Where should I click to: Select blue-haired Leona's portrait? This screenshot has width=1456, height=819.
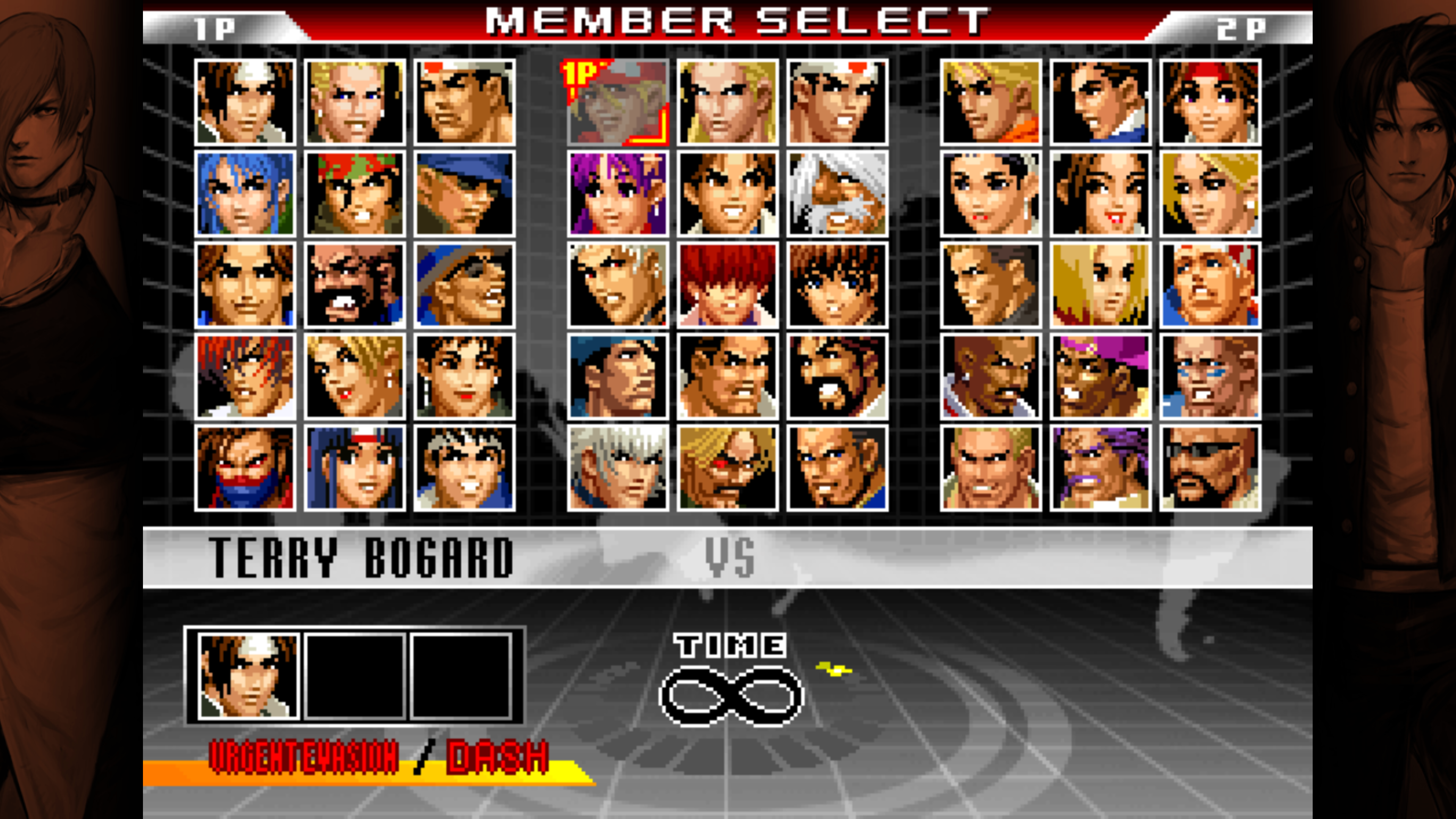245,194
